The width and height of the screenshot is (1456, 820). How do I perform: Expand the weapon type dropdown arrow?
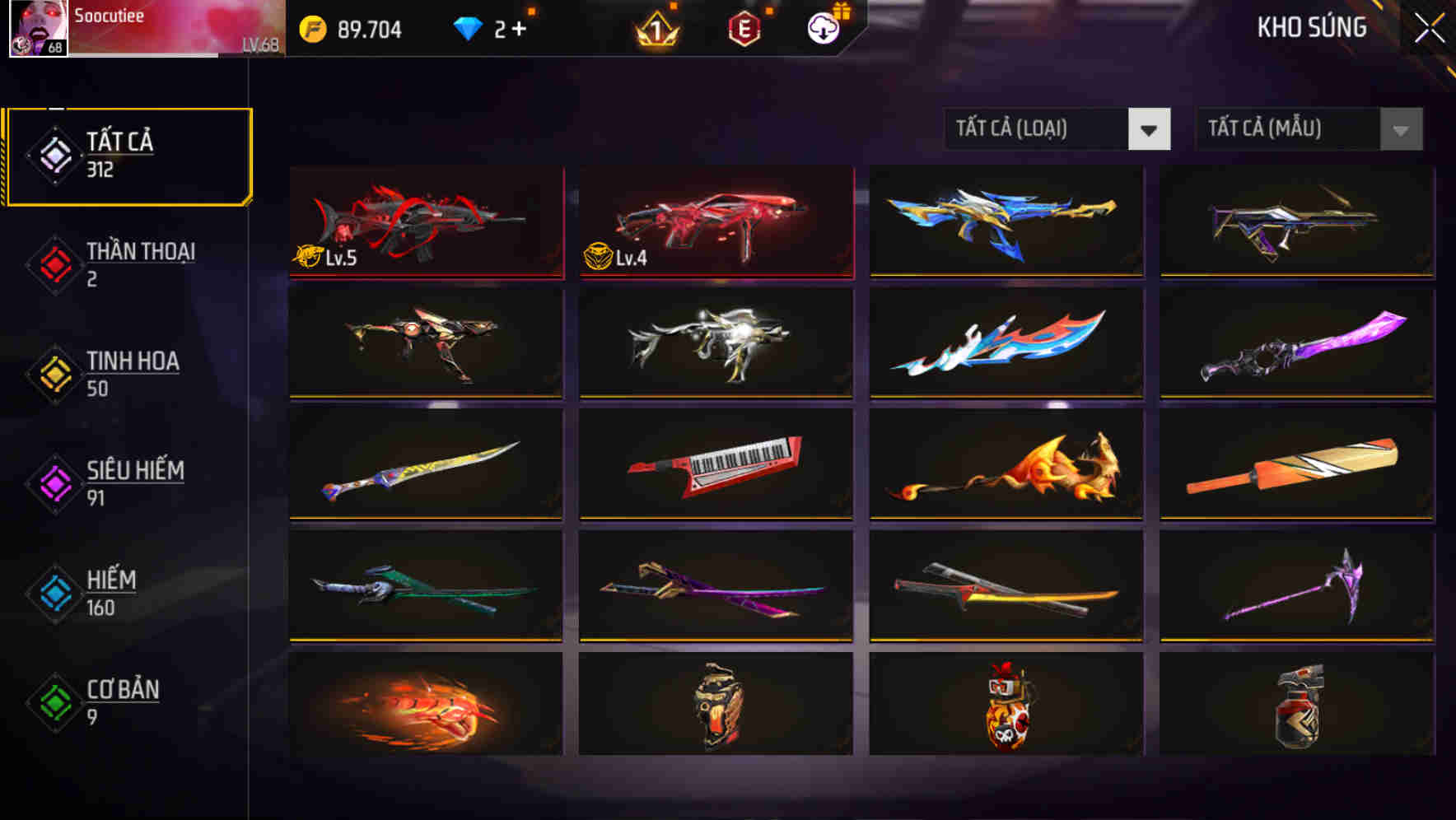point(1150,129)
